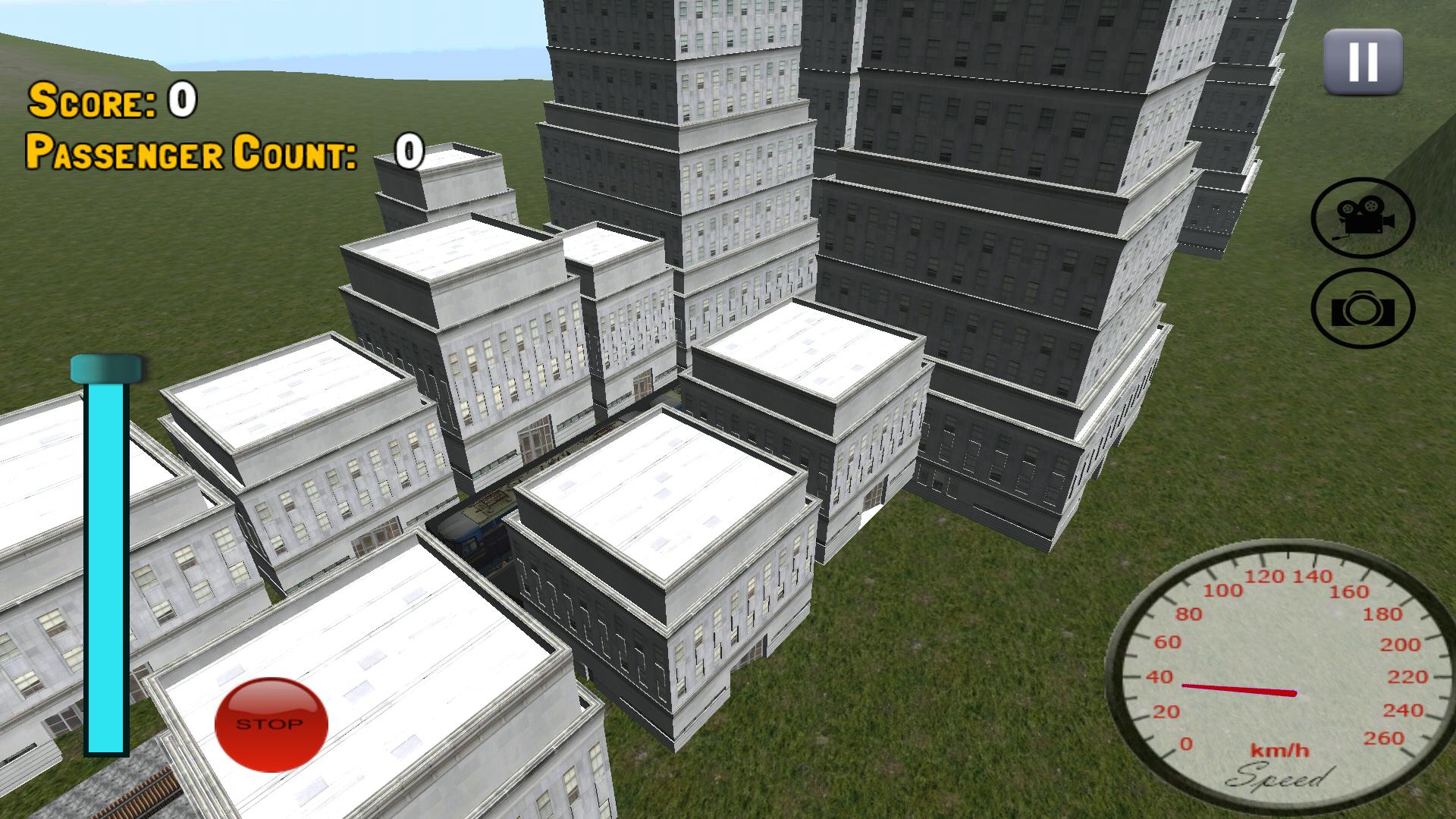
Task: Hit the red STOP button
Action: pos(271,723)
